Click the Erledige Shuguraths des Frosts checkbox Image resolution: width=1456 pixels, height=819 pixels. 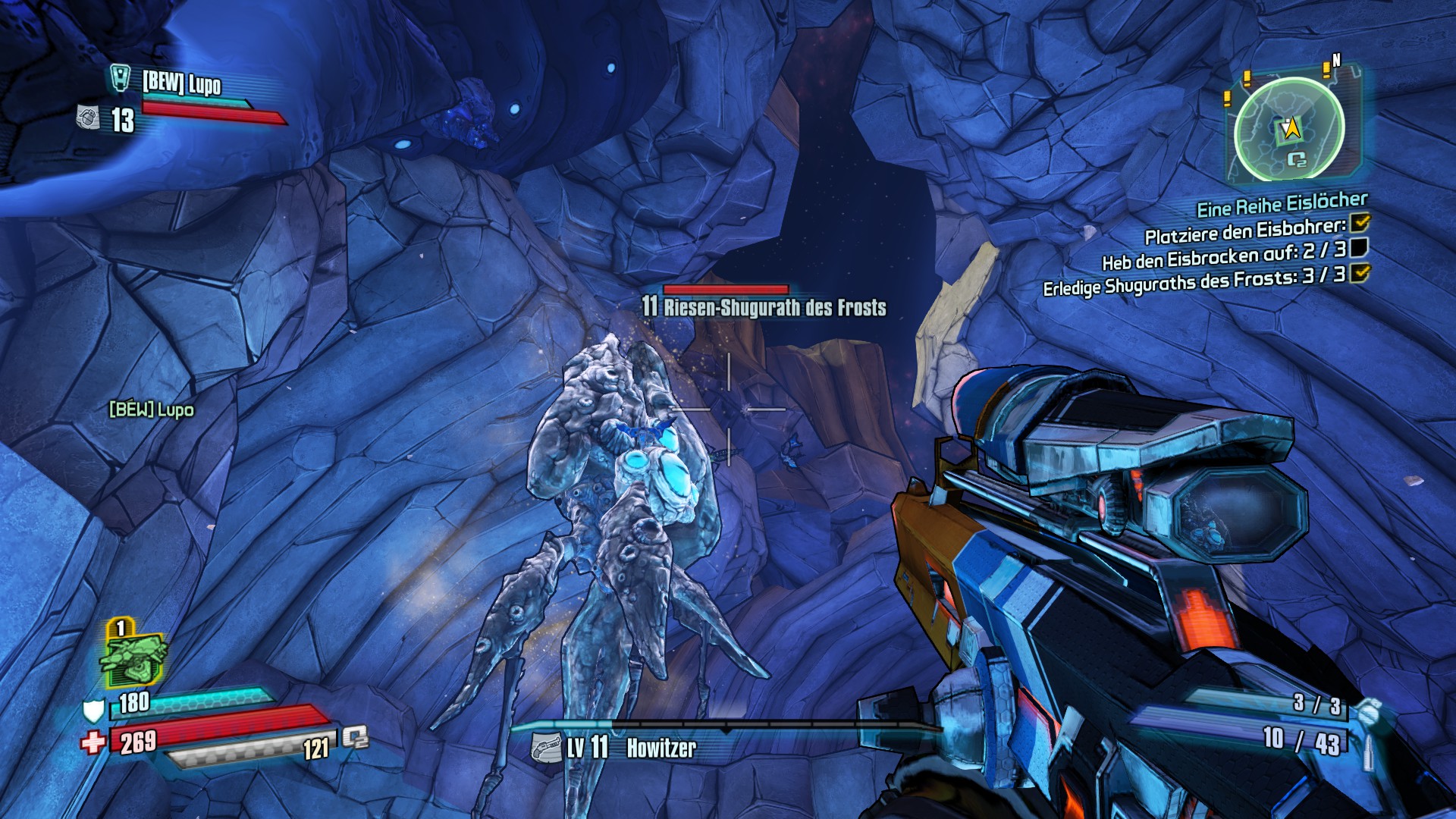click(1360, 273)
